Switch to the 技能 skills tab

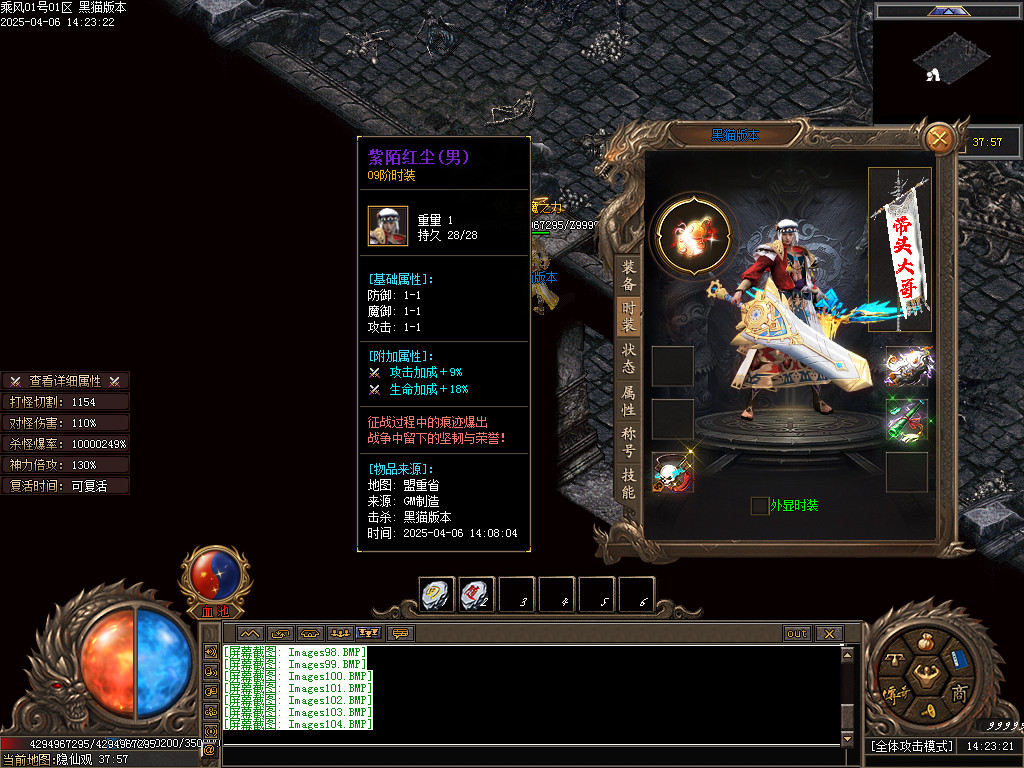coord(628,484)
